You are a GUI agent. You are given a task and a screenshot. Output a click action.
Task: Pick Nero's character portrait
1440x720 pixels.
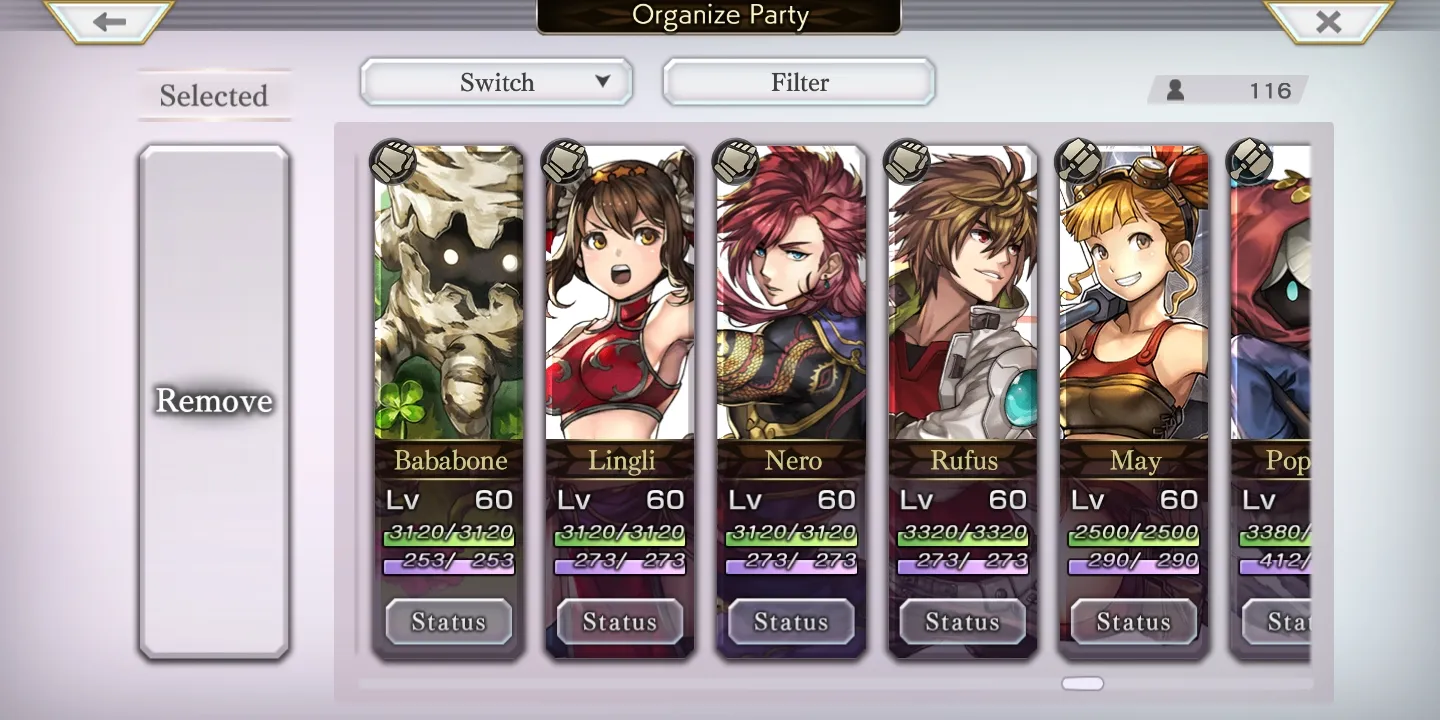point(791,292)
